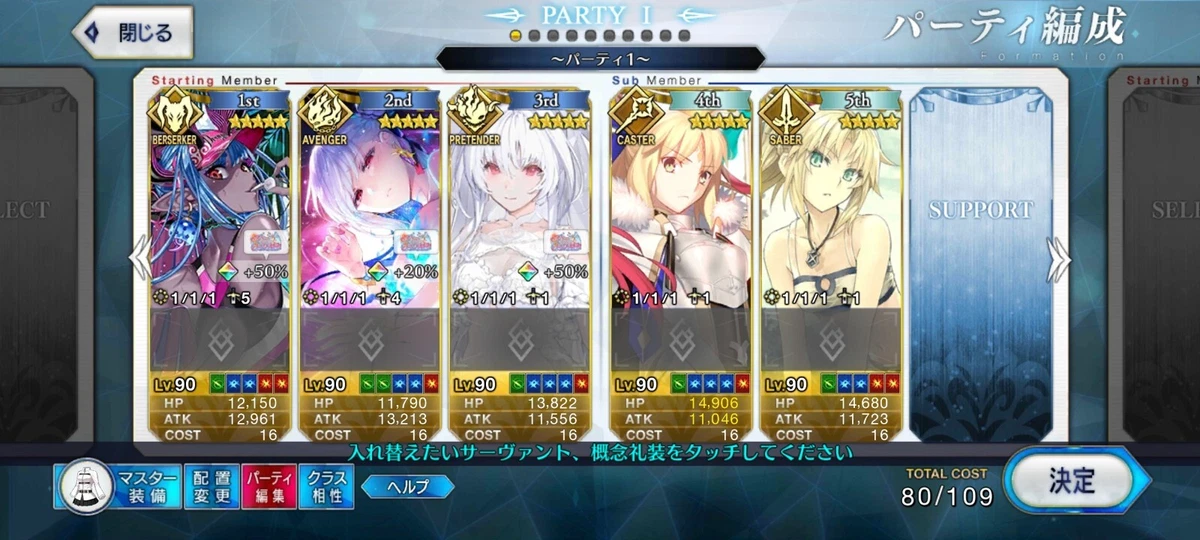Choose the 4th Caster servant card
Image resolution: width=1200 pixels, height=540 pixels.
[x=681, y=200]
